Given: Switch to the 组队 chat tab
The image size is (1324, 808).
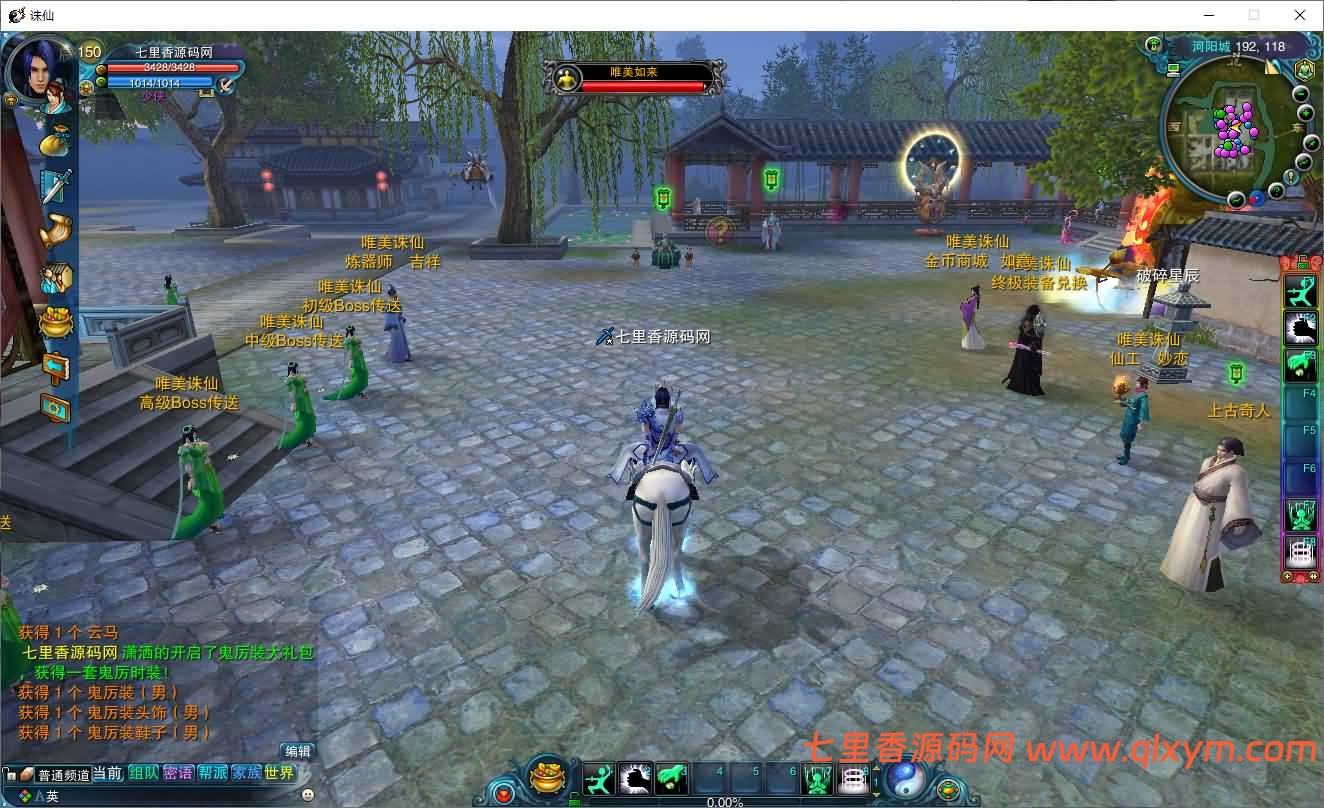Looking at the screenshot, I should 143,774.
